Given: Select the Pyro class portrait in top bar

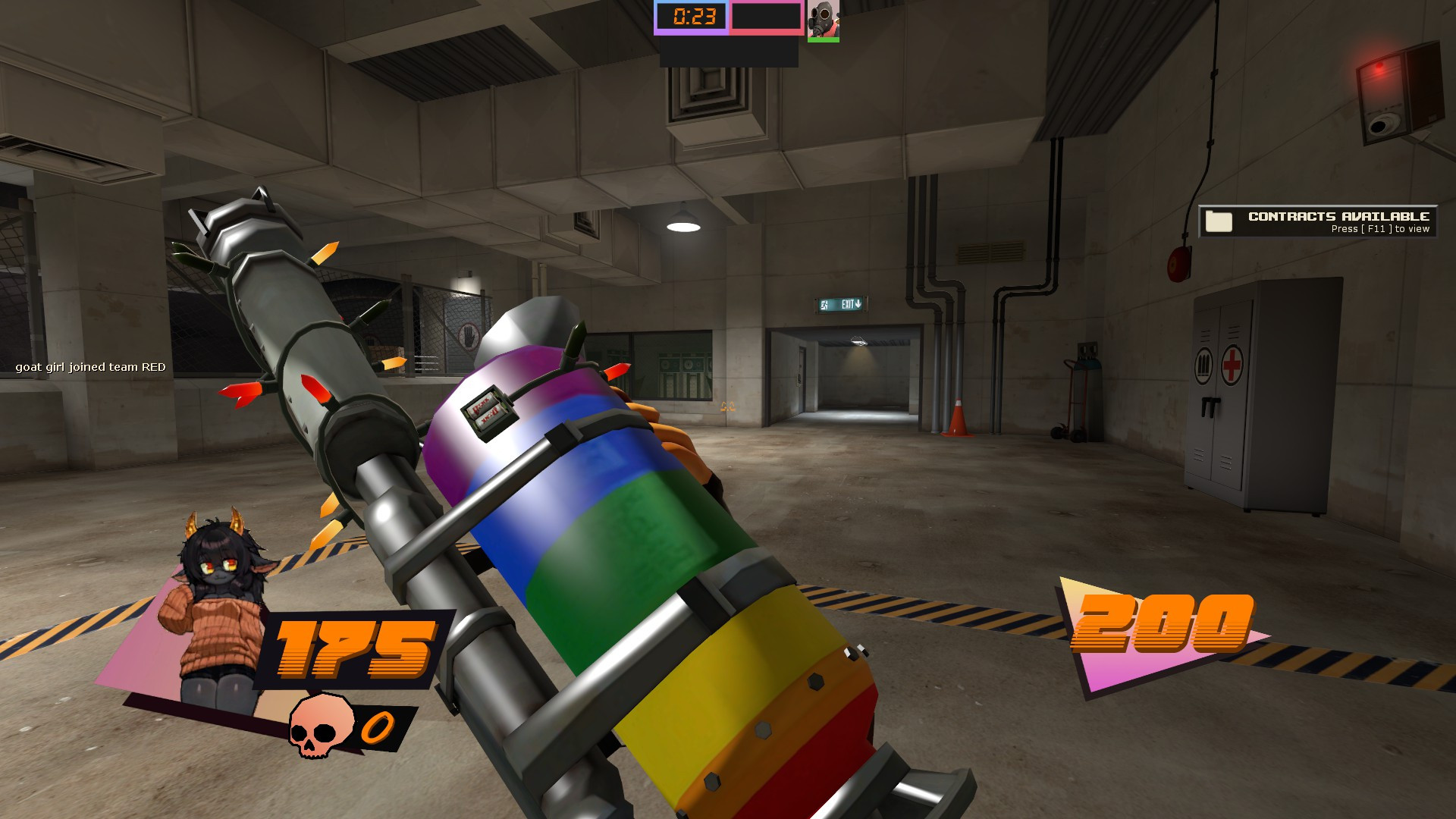Looking at the screenshot, I should point(822,18).
